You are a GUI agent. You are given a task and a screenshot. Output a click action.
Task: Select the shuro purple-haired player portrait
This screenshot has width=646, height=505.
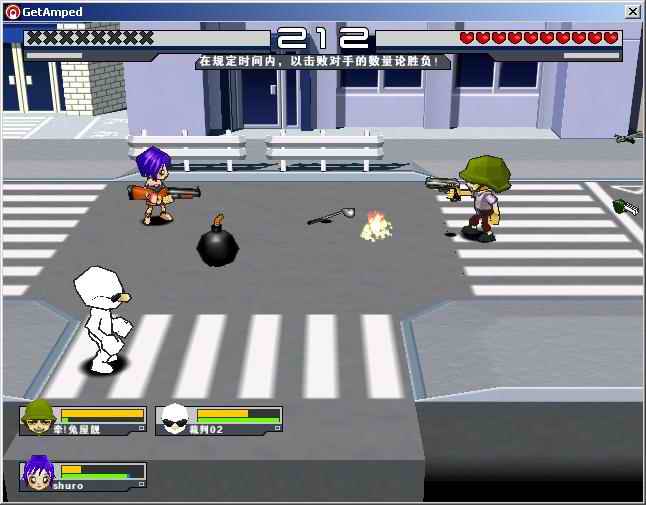click(x=39, y=474)
